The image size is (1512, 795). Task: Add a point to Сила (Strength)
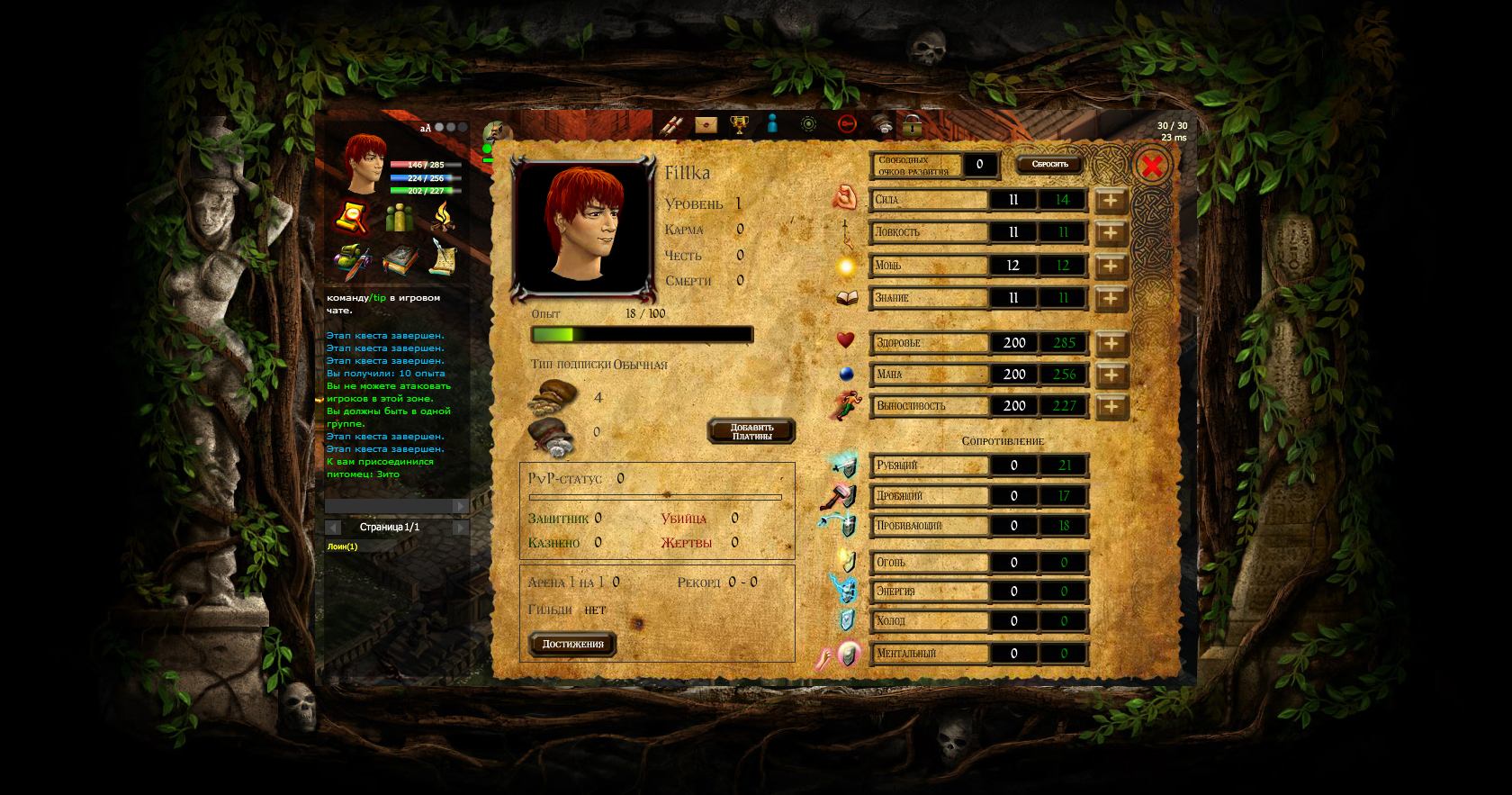[1111, 200]
